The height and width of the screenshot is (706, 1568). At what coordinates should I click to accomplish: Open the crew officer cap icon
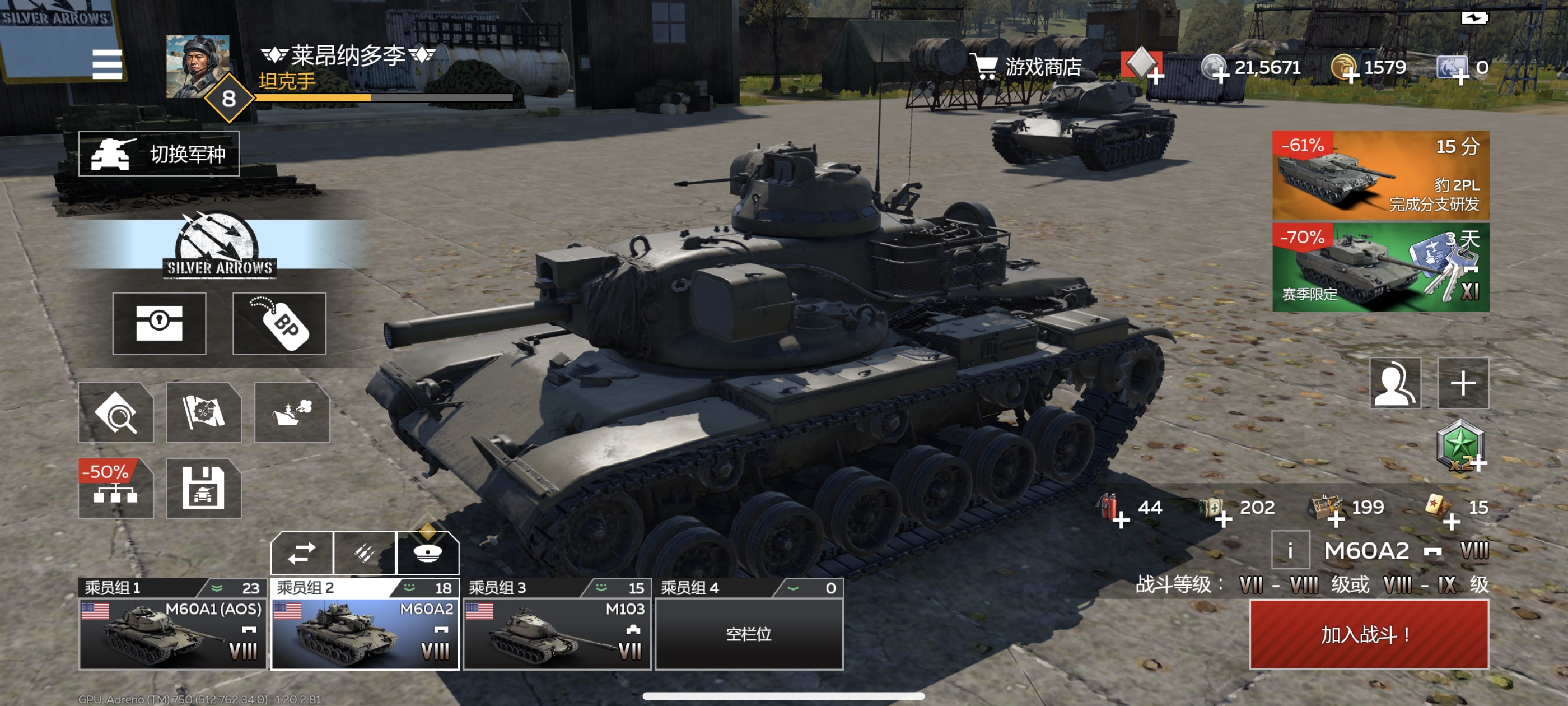point(428,553)
